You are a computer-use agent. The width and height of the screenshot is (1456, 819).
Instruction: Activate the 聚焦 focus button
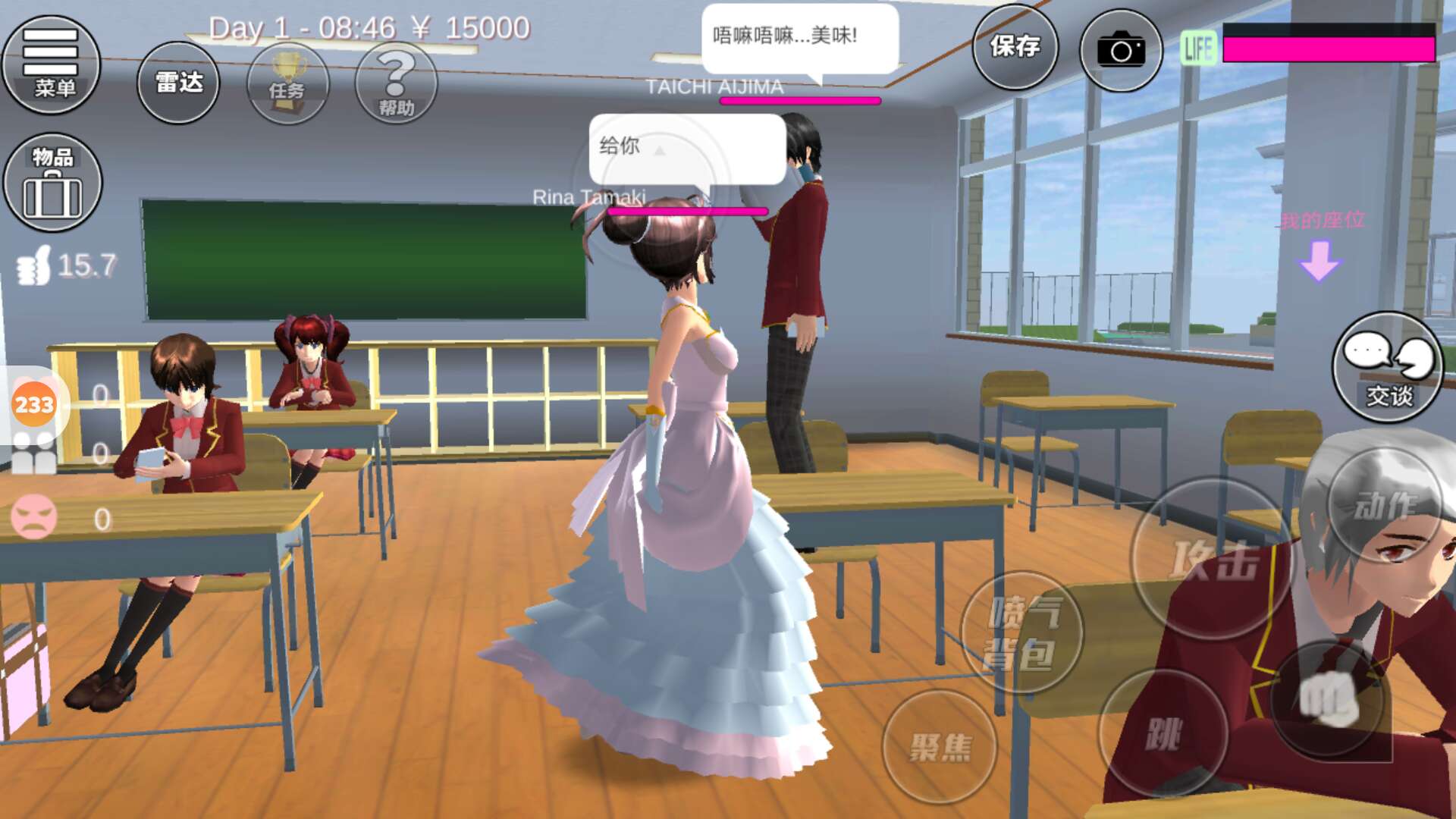click(x=940, y=746)
